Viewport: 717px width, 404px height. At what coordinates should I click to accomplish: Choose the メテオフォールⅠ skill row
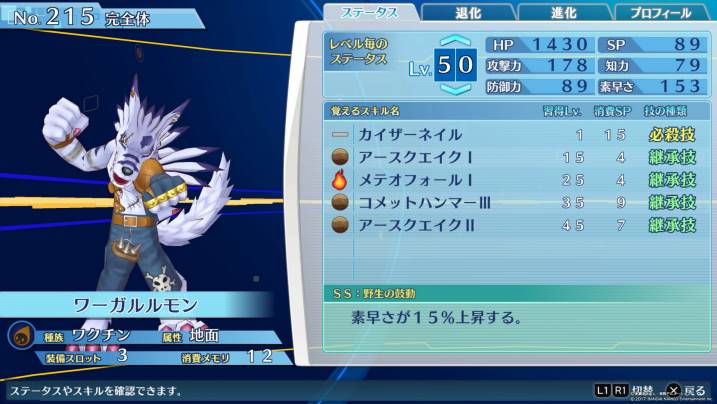[514, 180]
